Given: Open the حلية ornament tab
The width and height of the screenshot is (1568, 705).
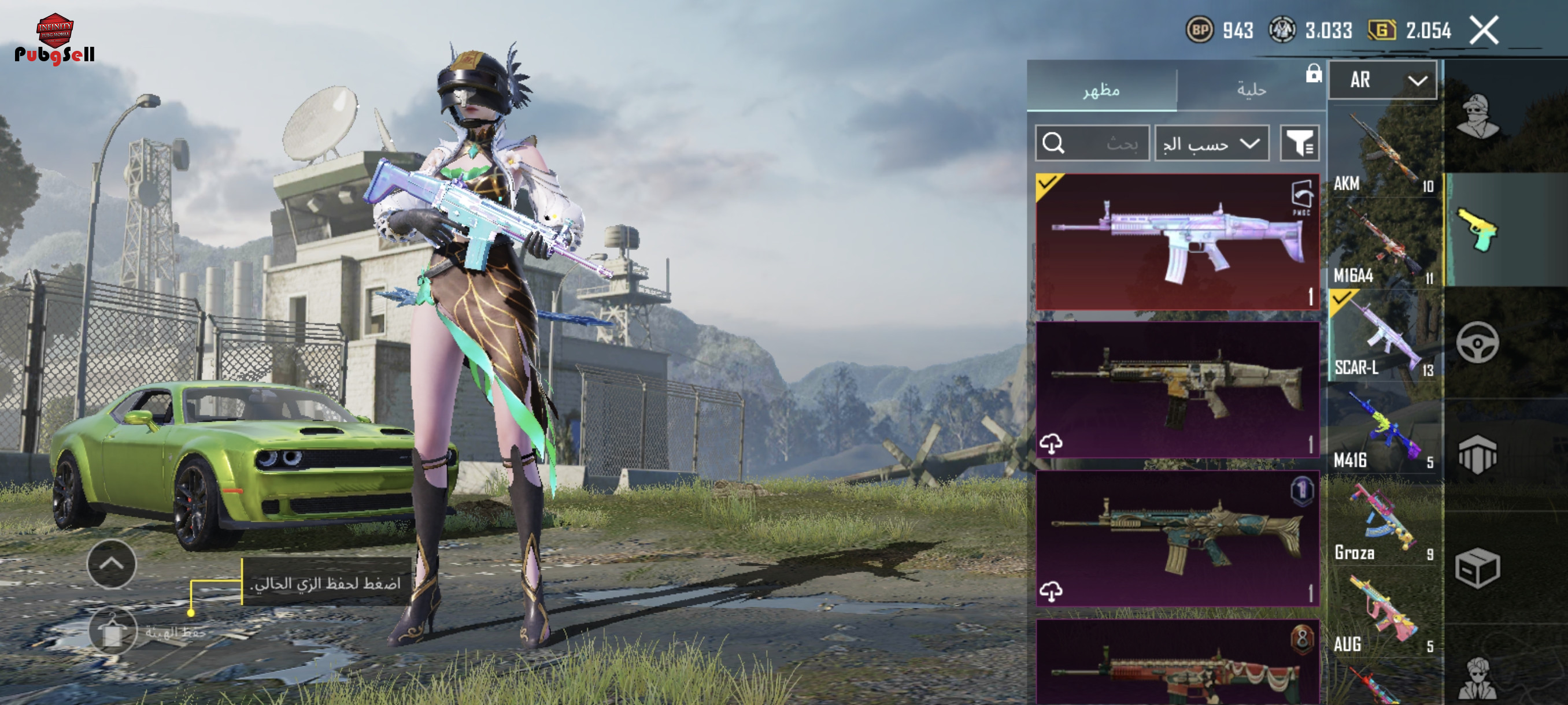Looking at the screenshot, I should point(1251,90).
